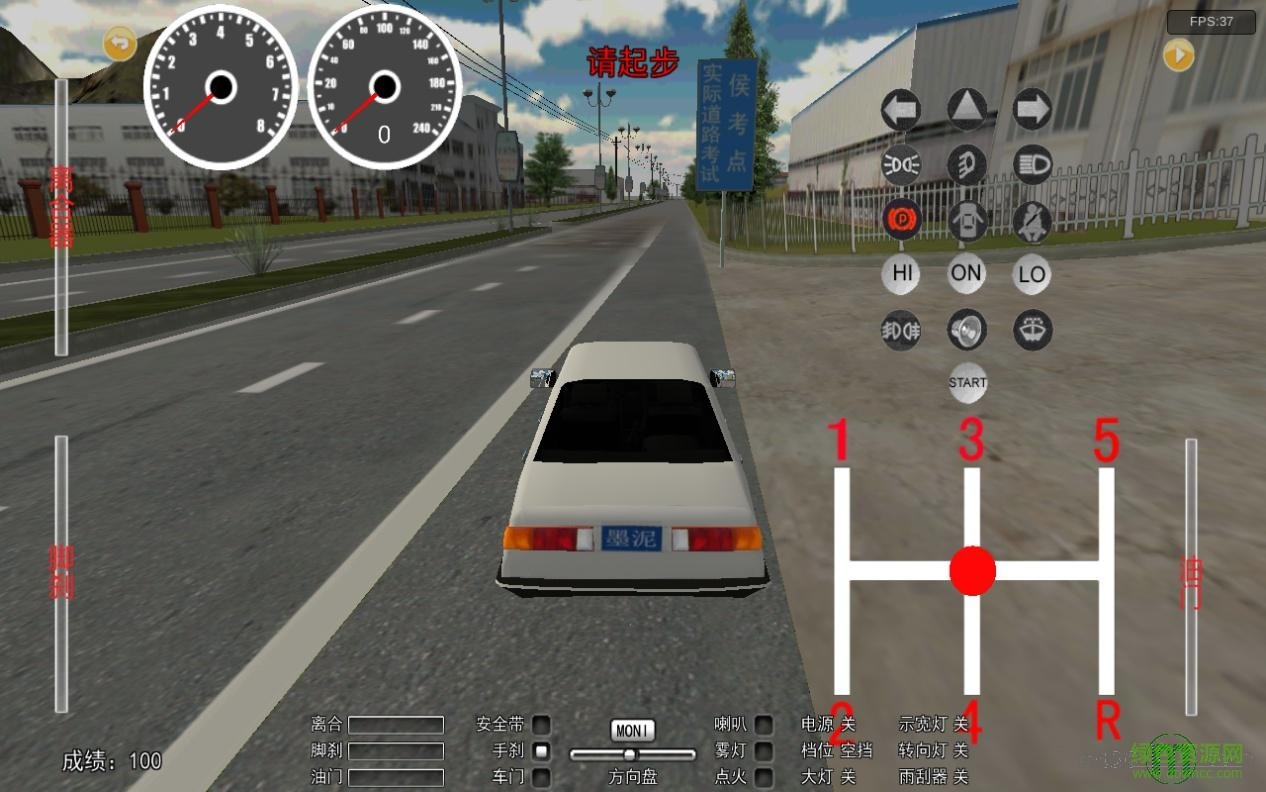The image size is (1266, 792).
Task: Switch on the headlight beam icon
Action: [1032, 164]
